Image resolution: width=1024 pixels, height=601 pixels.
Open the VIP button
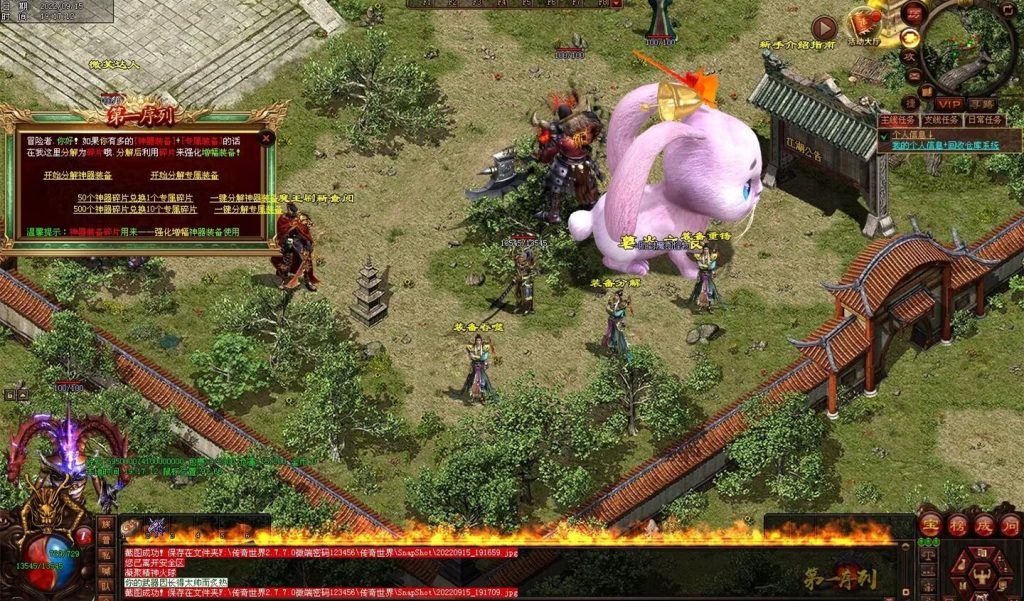[948, 104]
